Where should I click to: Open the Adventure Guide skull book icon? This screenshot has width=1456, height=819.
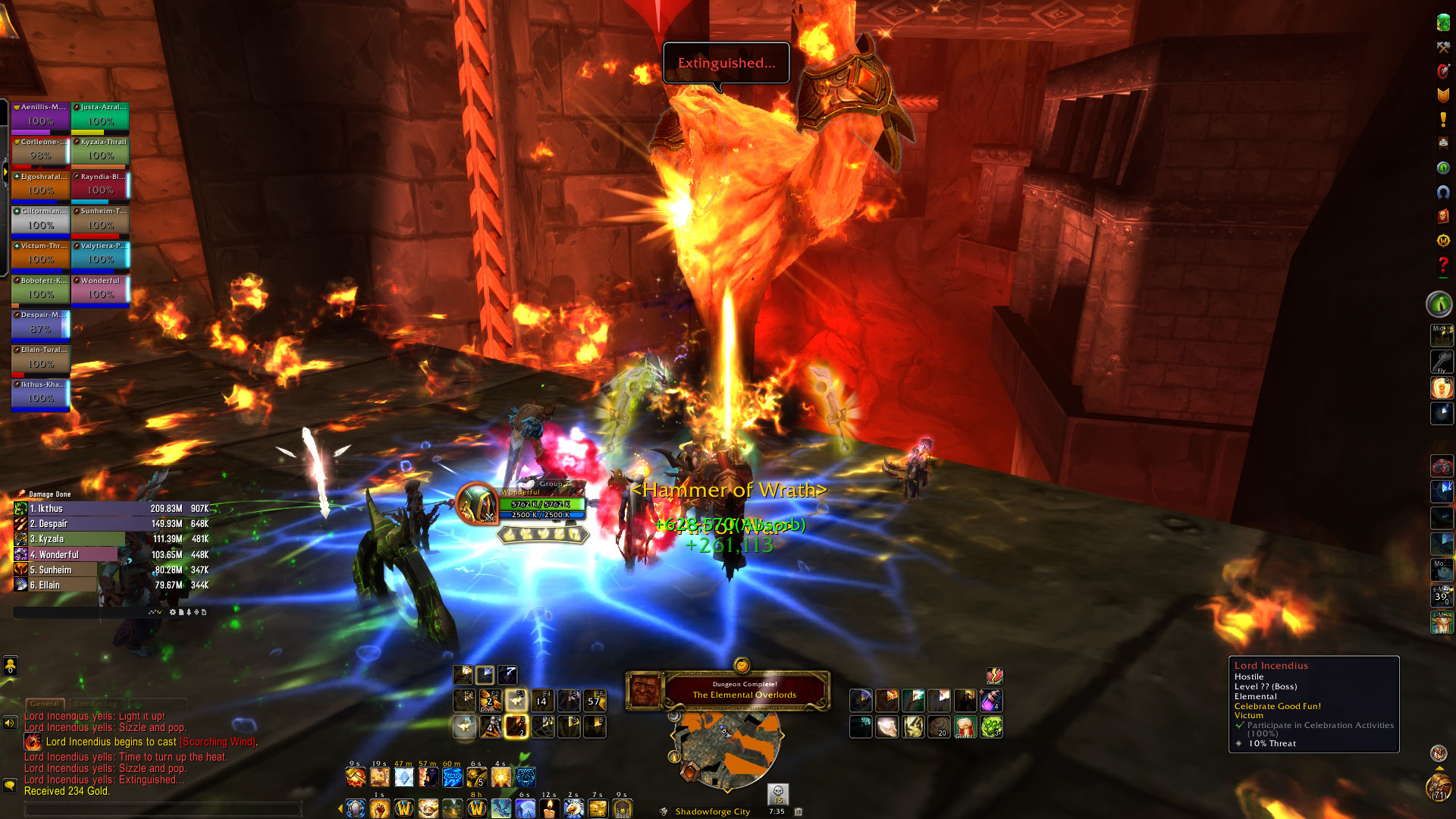1443,216
